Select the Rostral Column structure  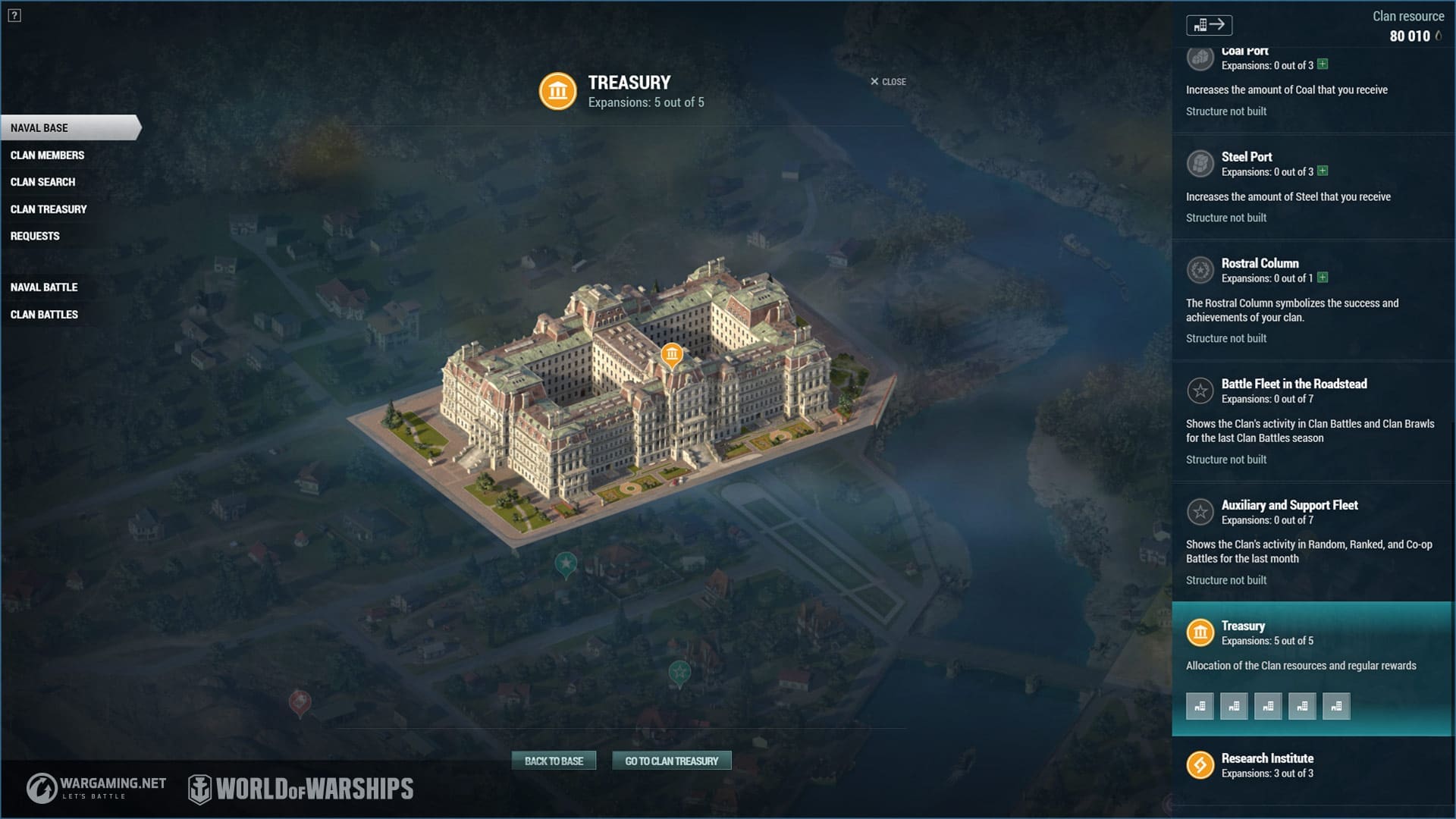1260,263
